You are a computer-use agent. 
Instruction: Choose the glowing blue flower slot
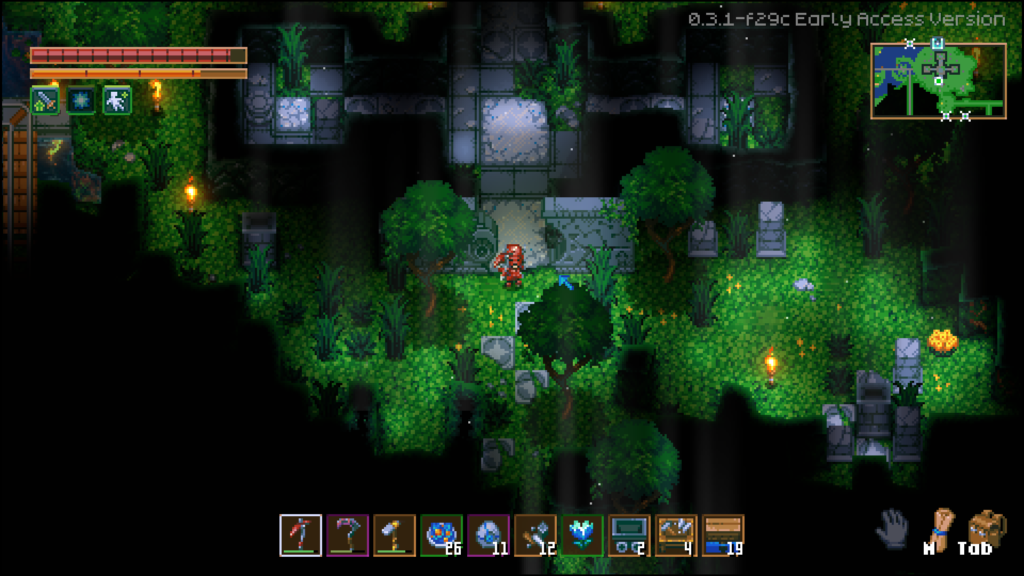coord(582,535)
